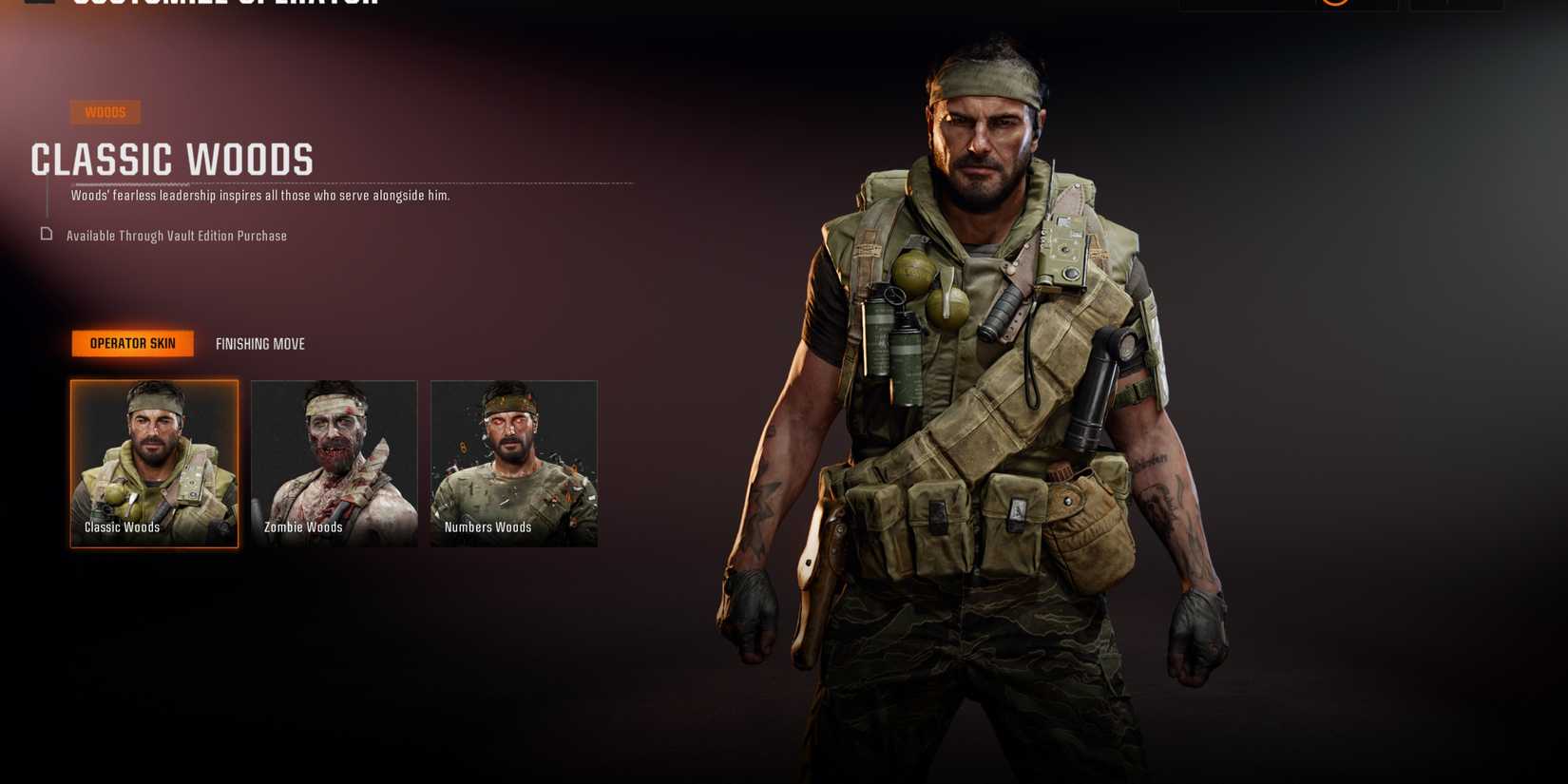The image size is (1568, 784).
Task: Open the menu icon beside CUSTOMIZE OPERATOR
Action: (36, 3)
